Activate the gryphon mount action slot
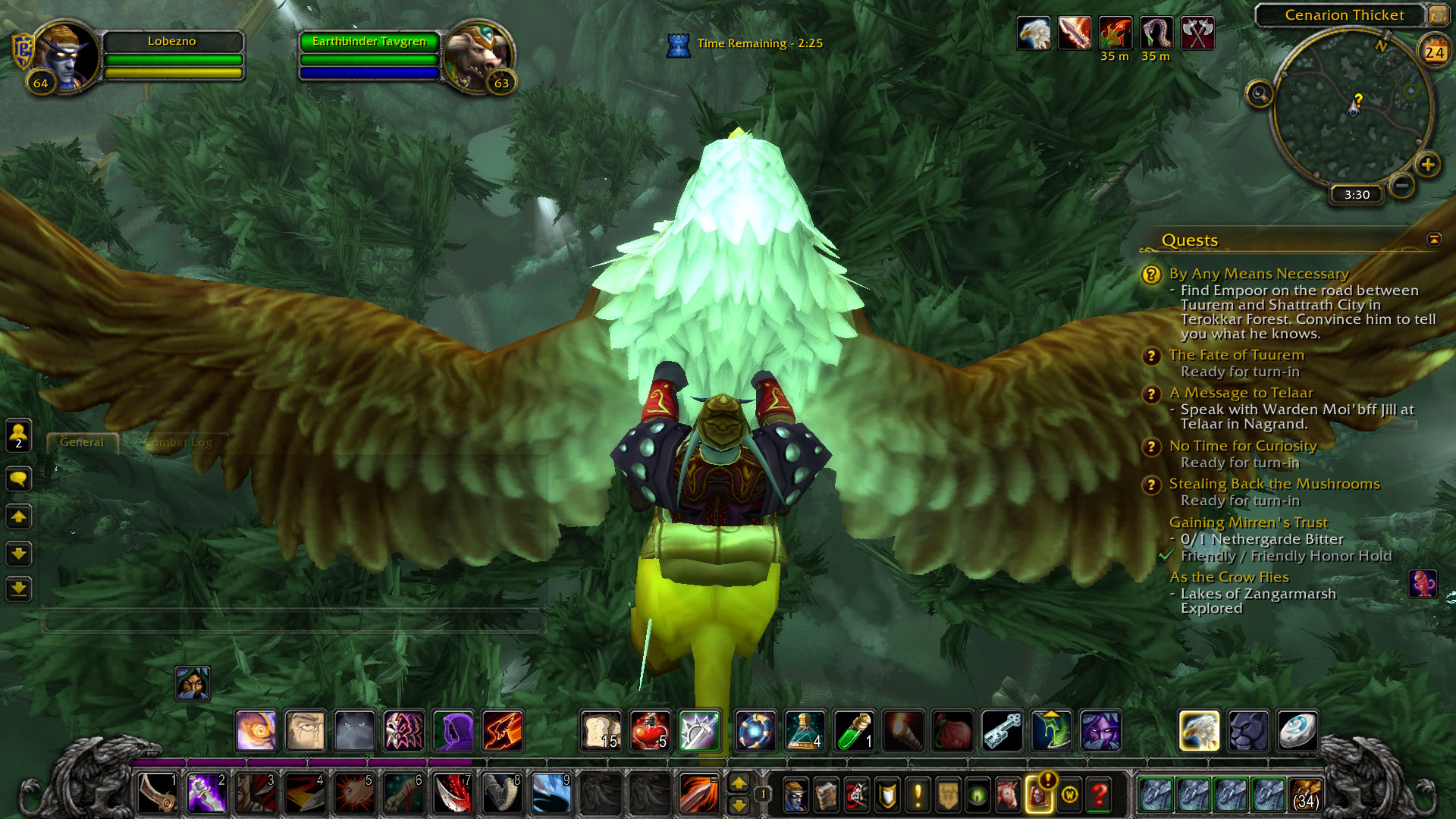The width and height of the screenshot is (1456, 819). pyautogui.click(x=1199, y=731)
